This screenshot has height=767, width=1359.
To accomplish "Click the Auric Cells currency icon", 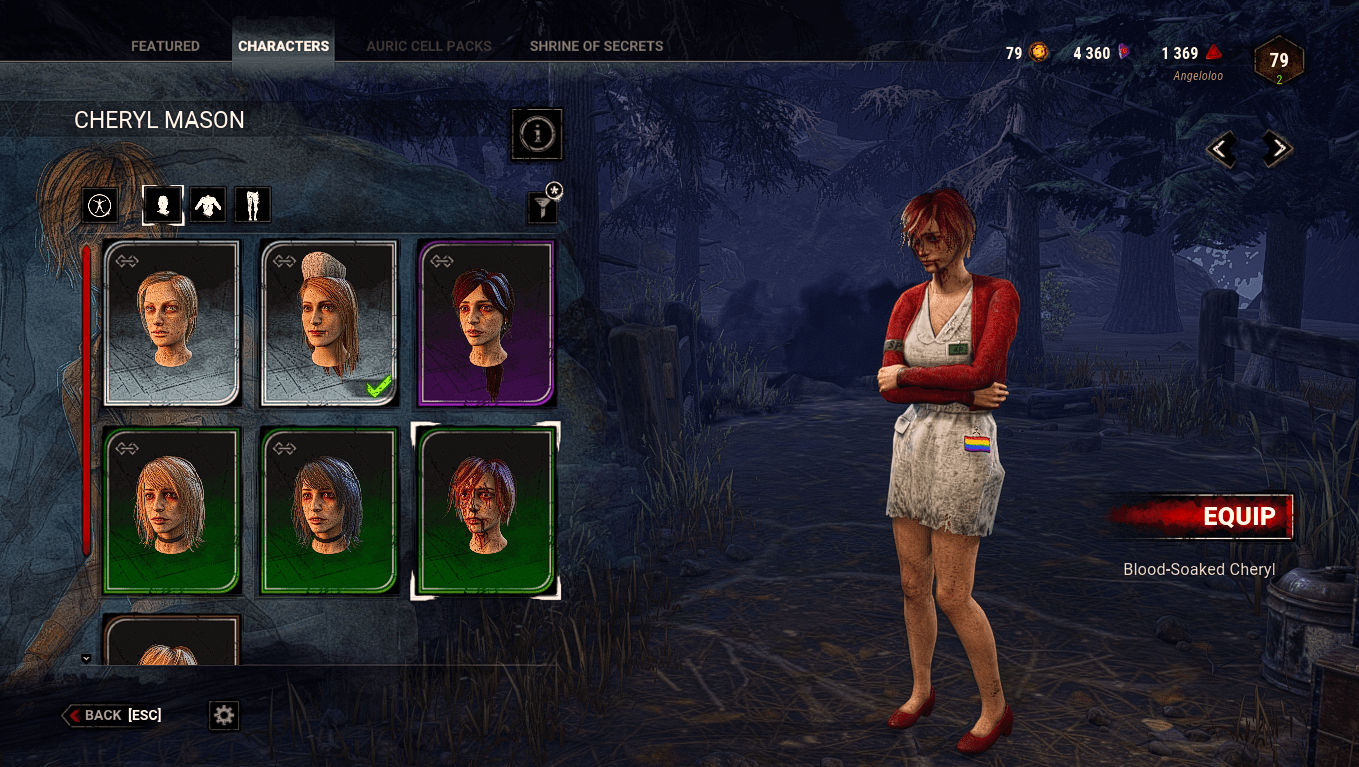I will point(1039,52).
